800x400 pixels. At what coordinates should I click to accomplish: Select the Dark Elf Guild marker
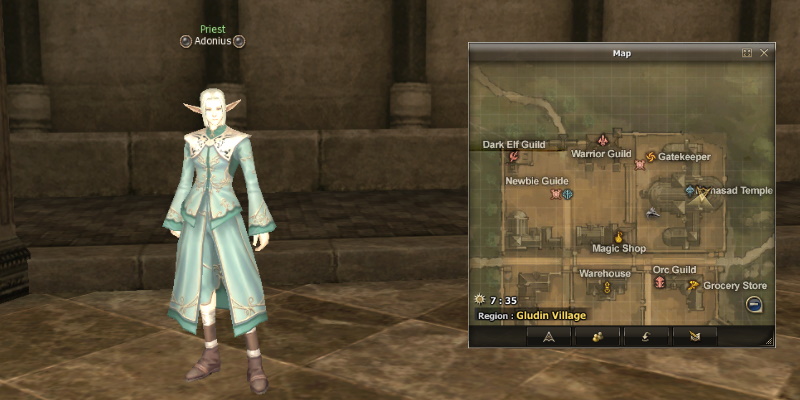coord(514,156)
